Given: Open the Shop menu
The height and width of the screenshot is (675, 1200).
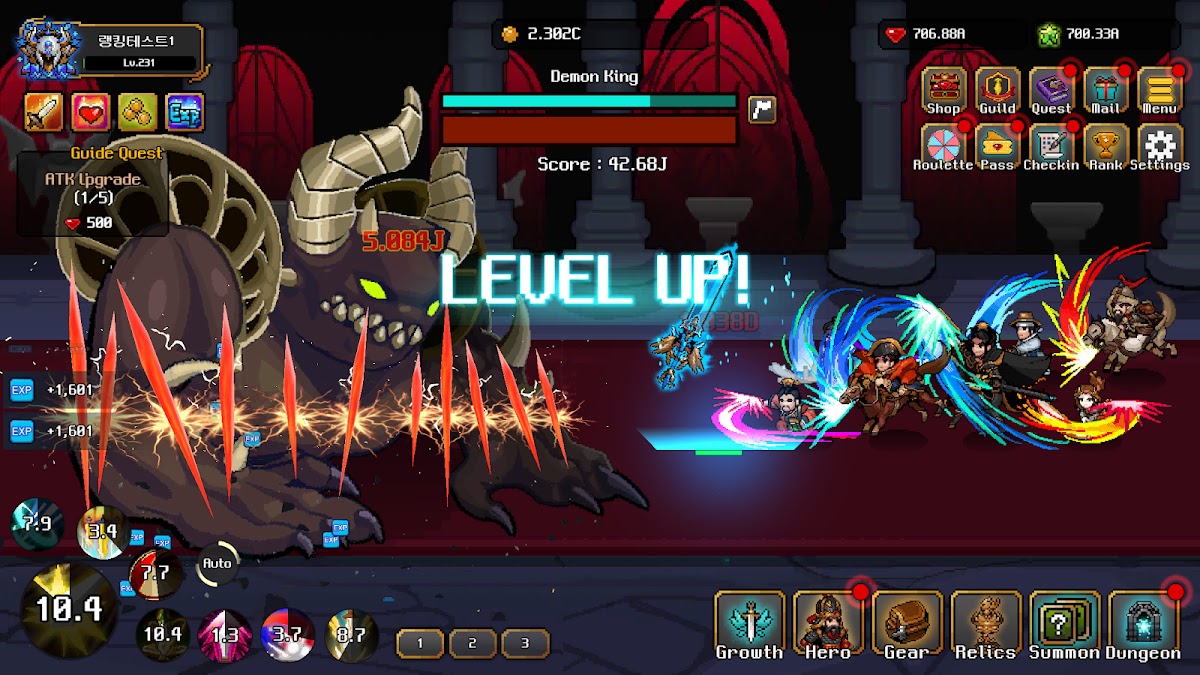Looking at the screenshot, I should 943,89.
